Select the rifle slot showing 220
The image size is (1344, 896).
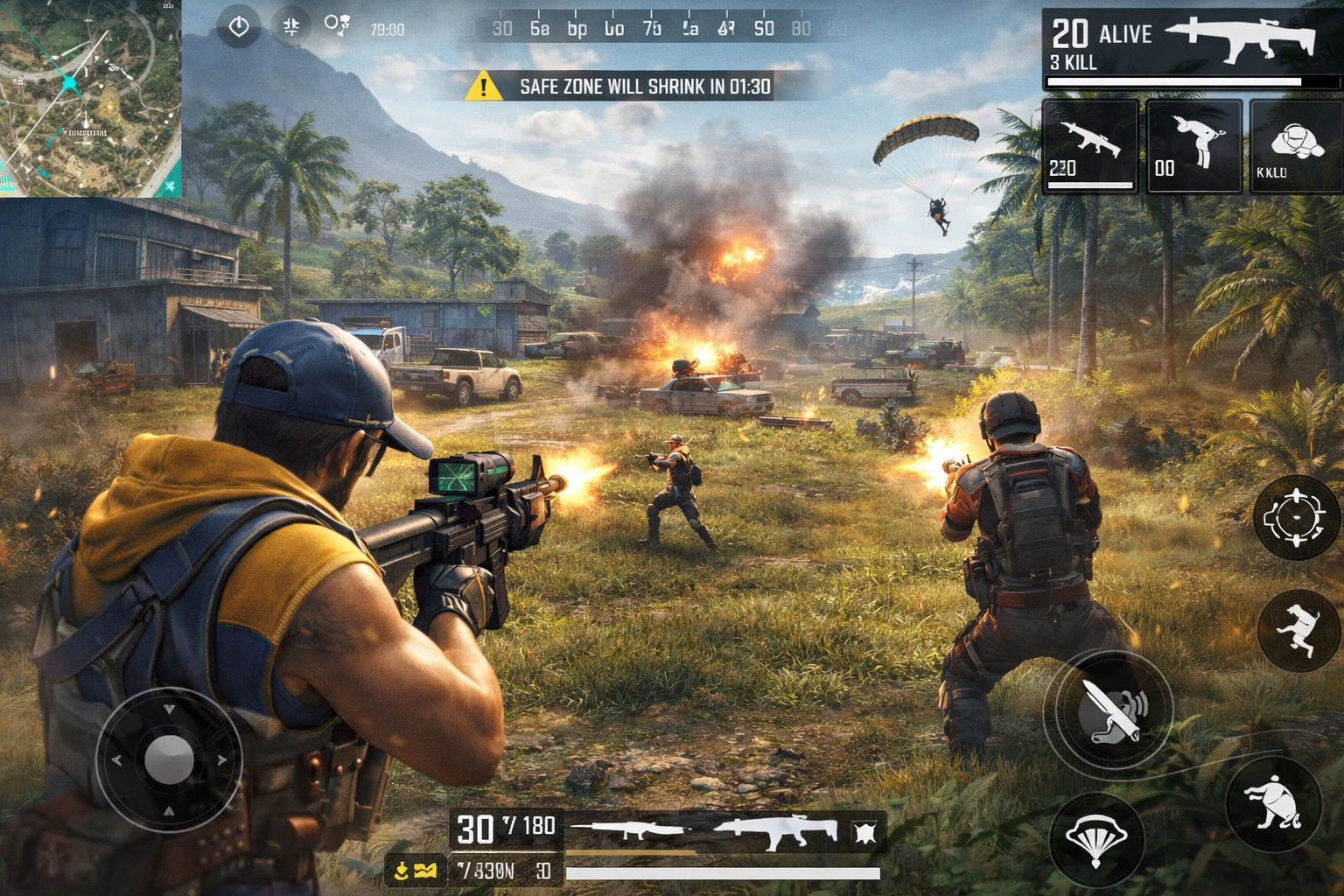(x=1089, y=145)
